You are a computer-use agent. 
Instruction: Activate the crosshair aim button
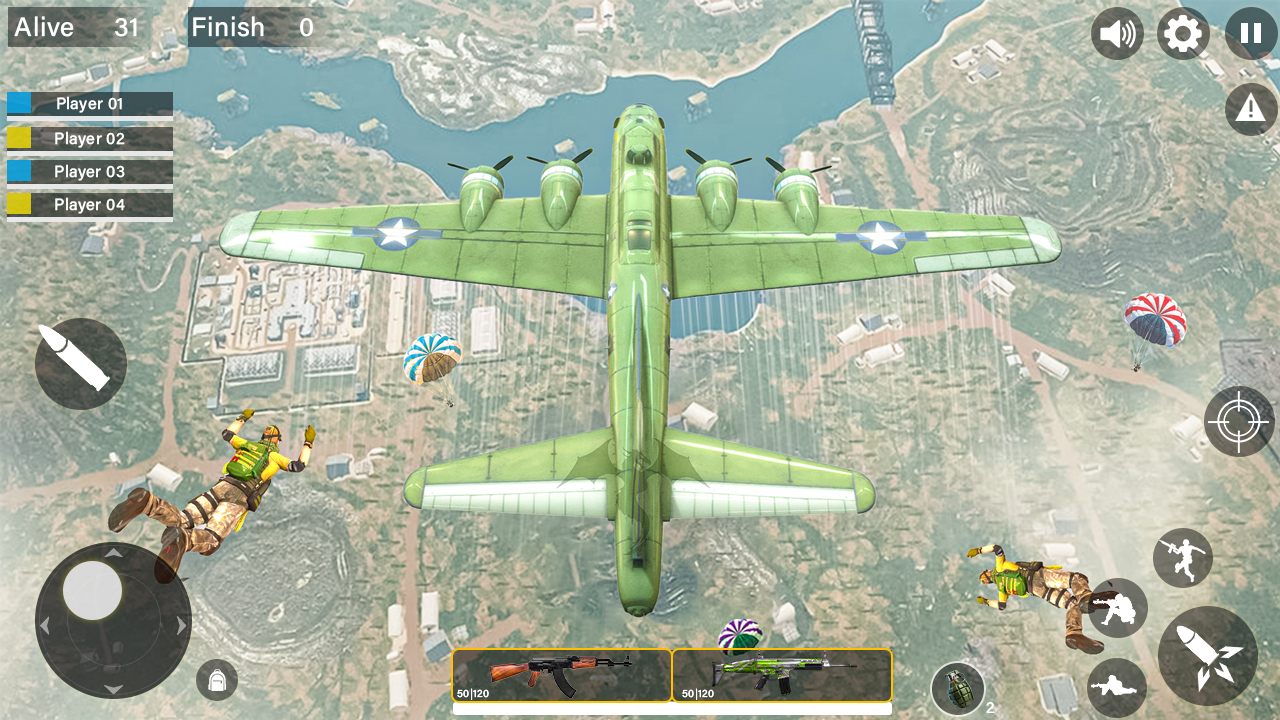[1238, 421]
